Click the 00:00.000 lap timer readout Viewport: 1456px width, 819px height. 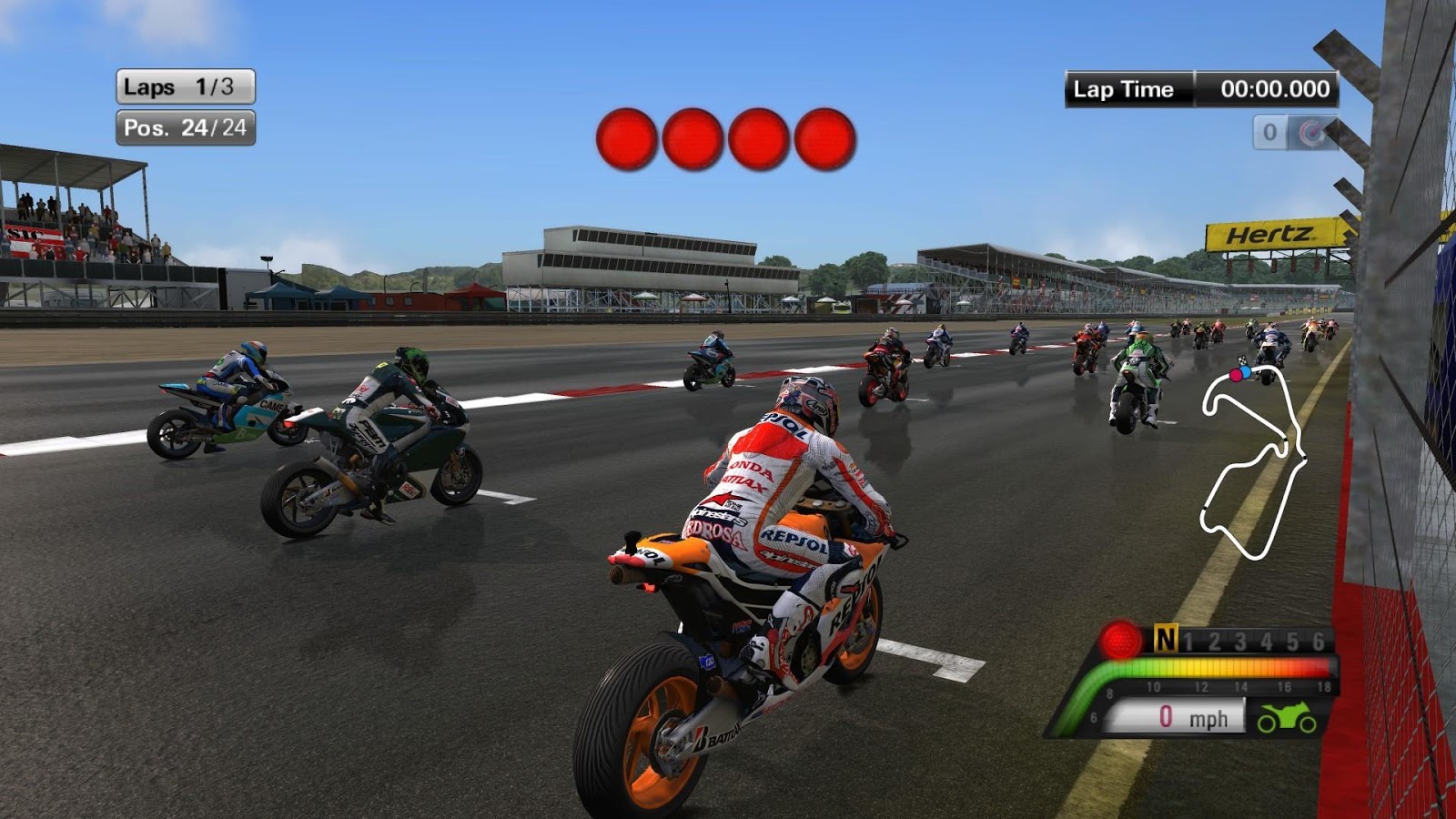1274,89
